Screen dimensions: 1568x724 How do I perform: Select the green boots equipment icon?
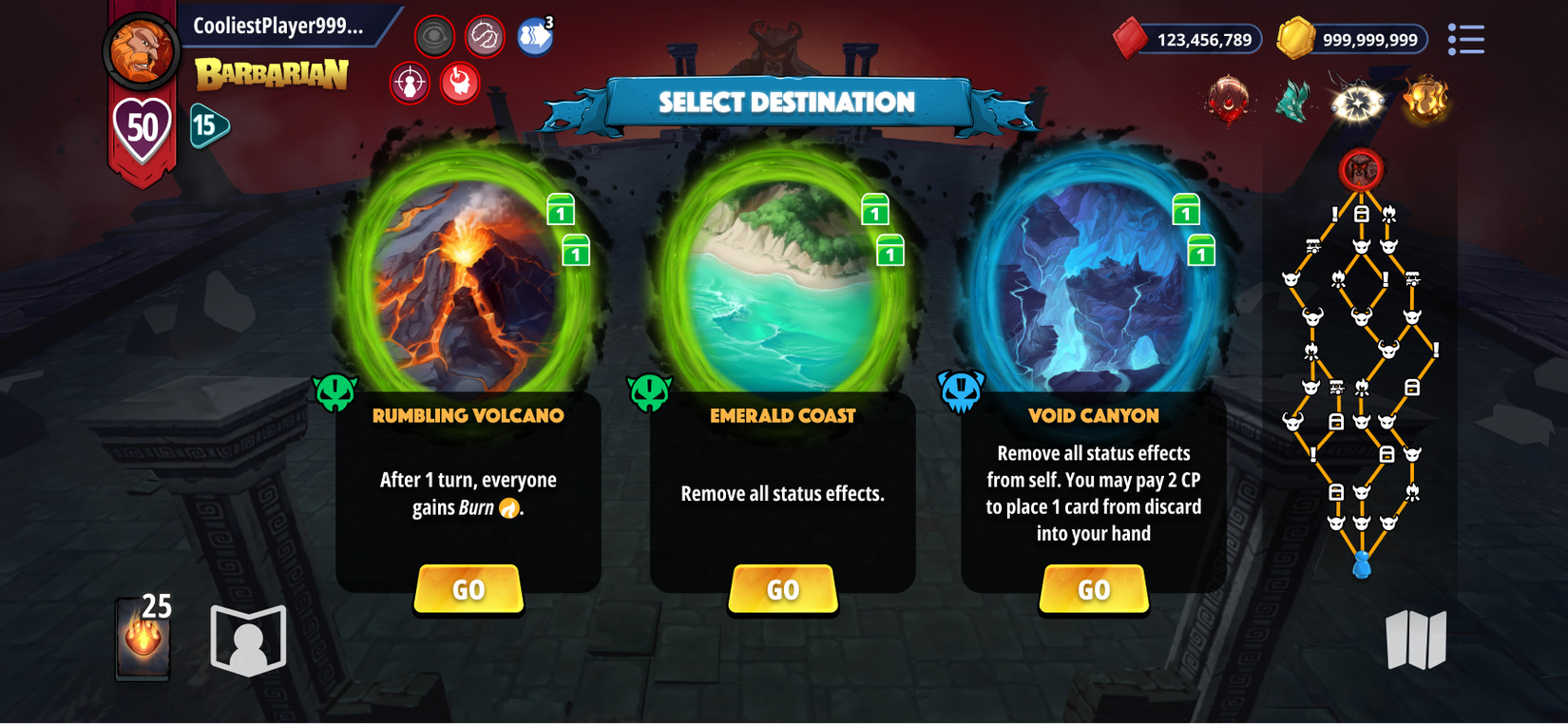[1292, 102]
